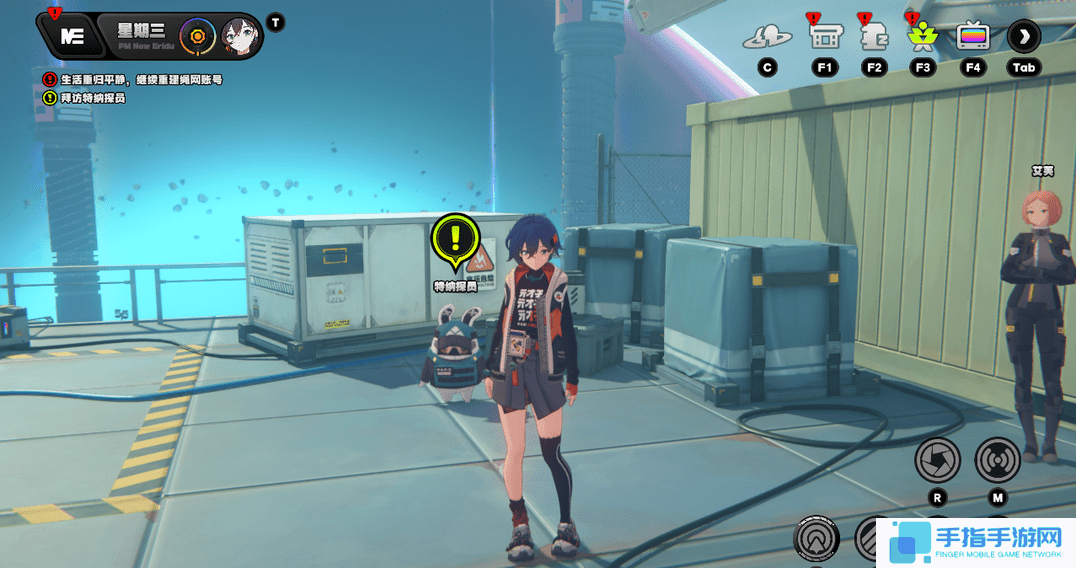This screenshot has width=1076, height=568.
Task: Expand the top bar with arrow button
Action: pyautogui.click(x=1023, y=37)
